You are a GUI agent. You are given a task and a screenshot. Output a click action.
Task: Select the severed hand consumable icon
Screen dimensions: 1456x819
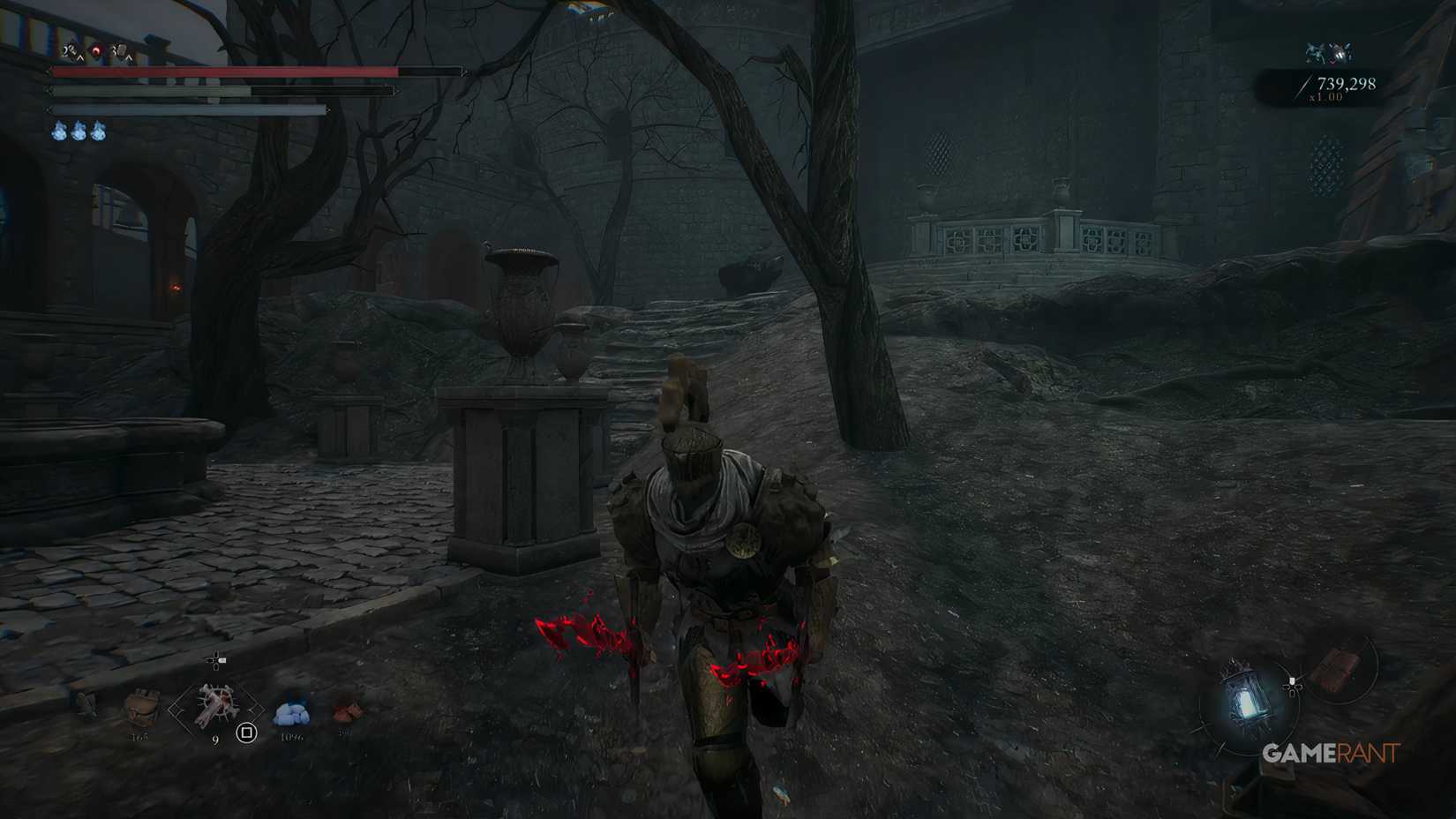point(214,703)
